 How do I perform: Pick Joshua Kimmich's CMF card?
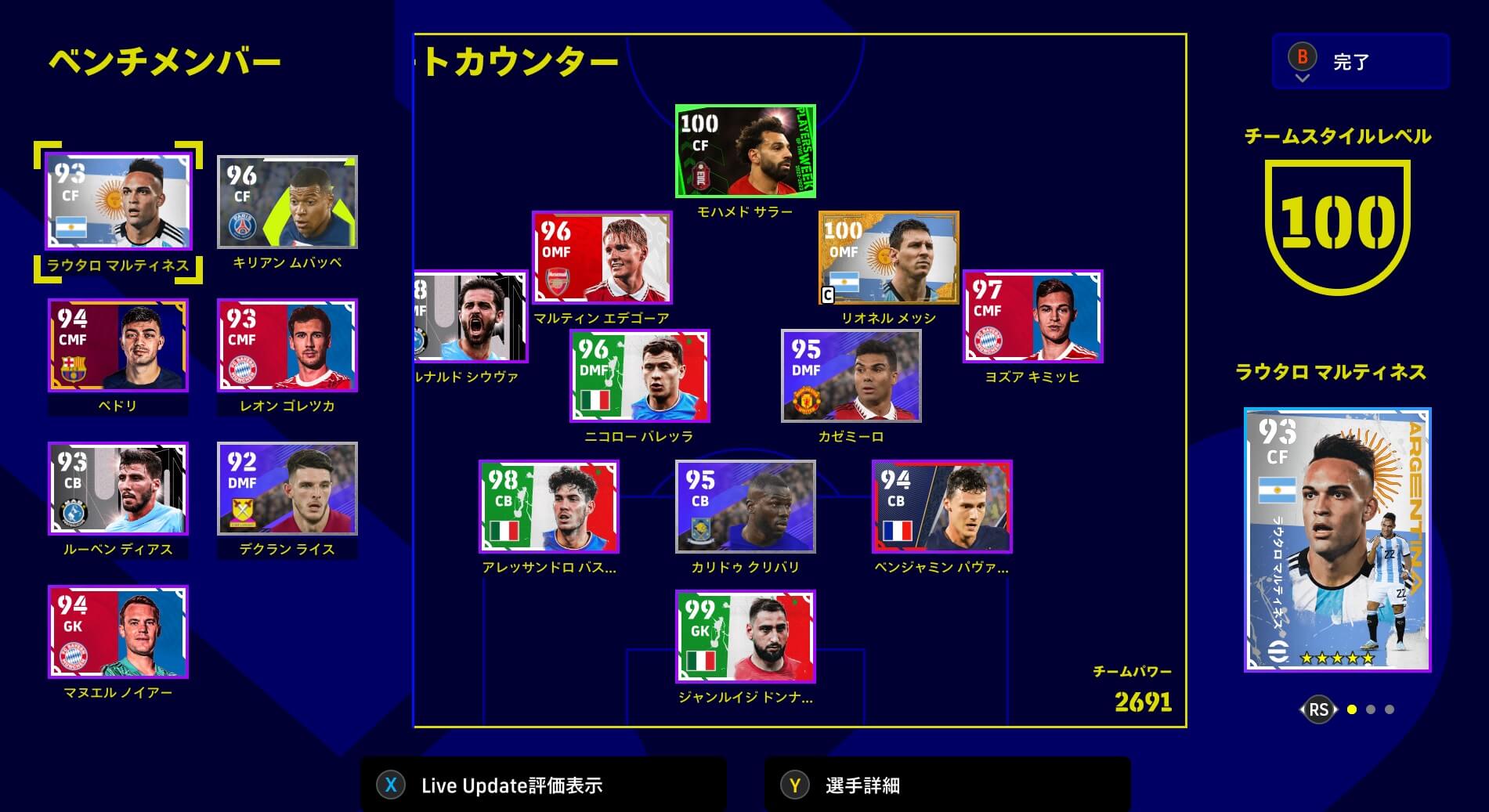tap(1032, 316)
